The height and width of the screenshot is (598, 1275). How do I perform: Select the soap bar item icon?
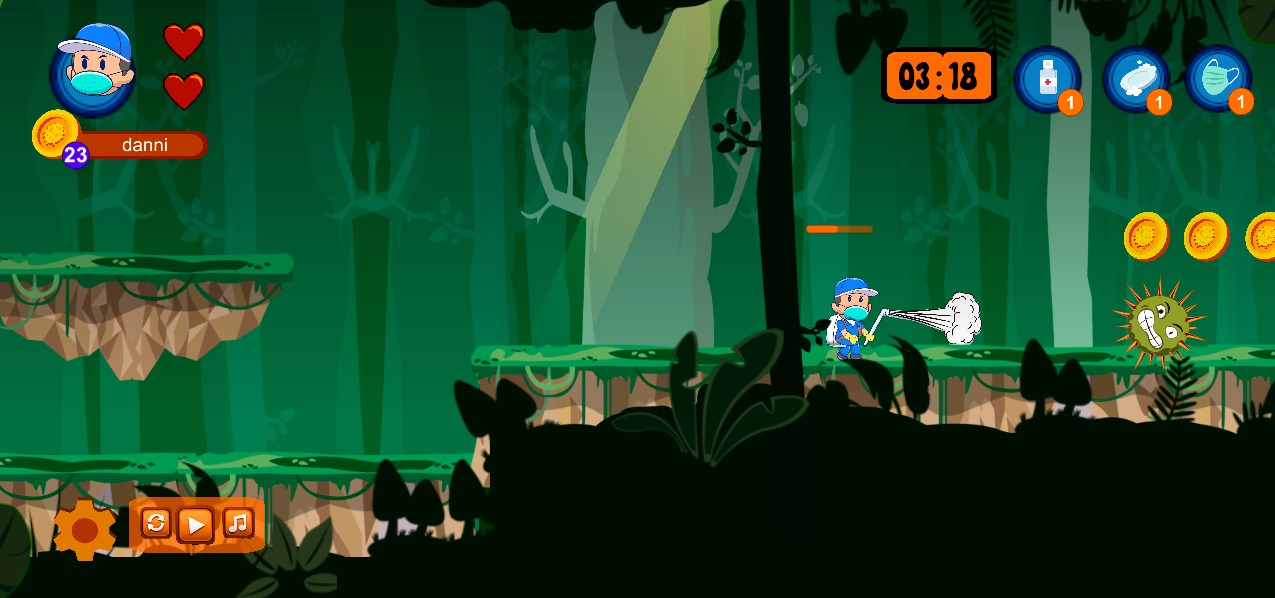pos(1135,78)
